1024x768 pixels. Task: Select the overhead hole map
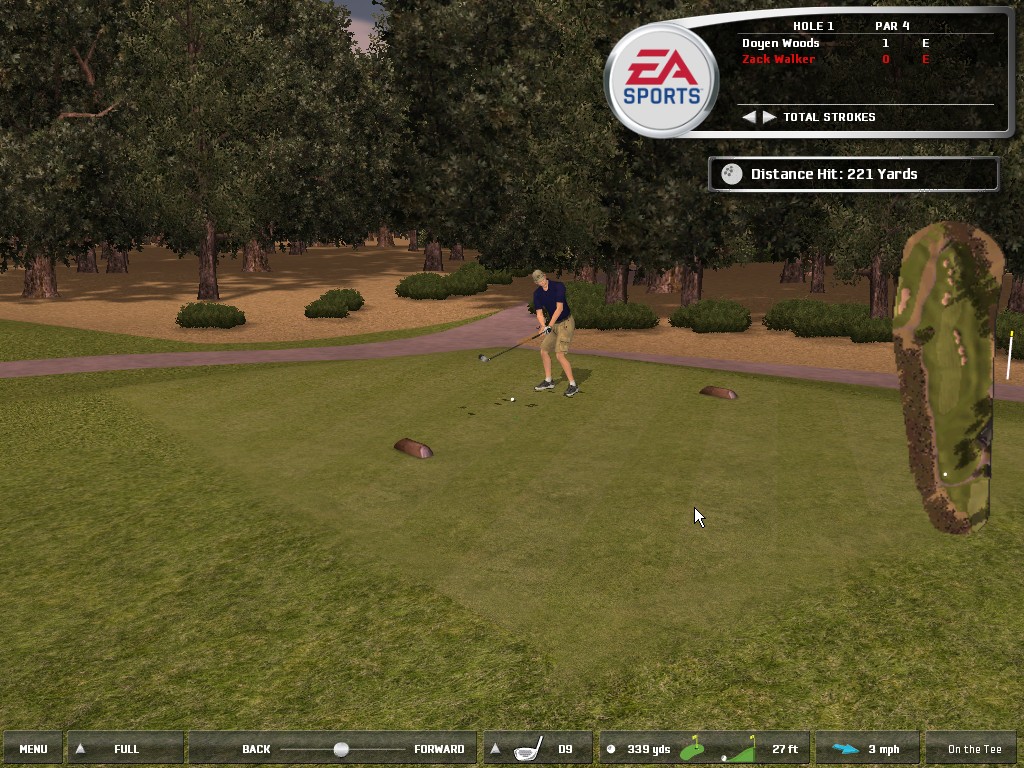coord(946,378)
